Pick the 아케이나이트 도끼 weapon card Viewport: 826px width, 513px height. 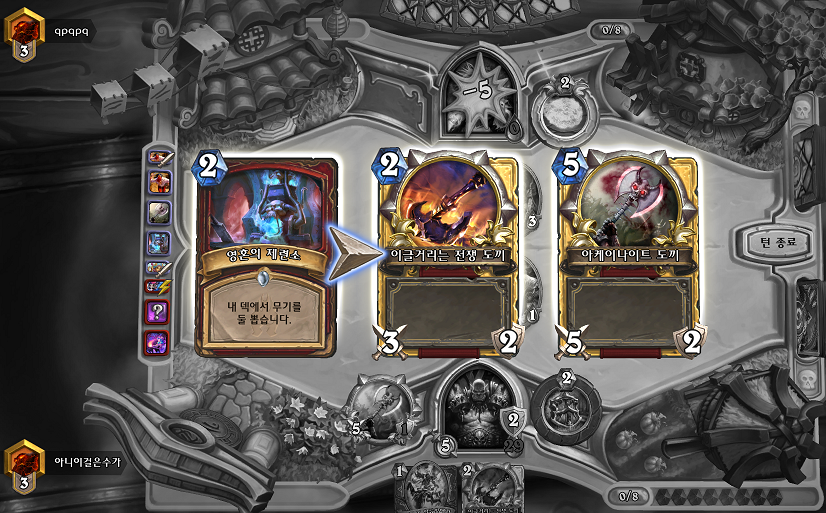629,256
